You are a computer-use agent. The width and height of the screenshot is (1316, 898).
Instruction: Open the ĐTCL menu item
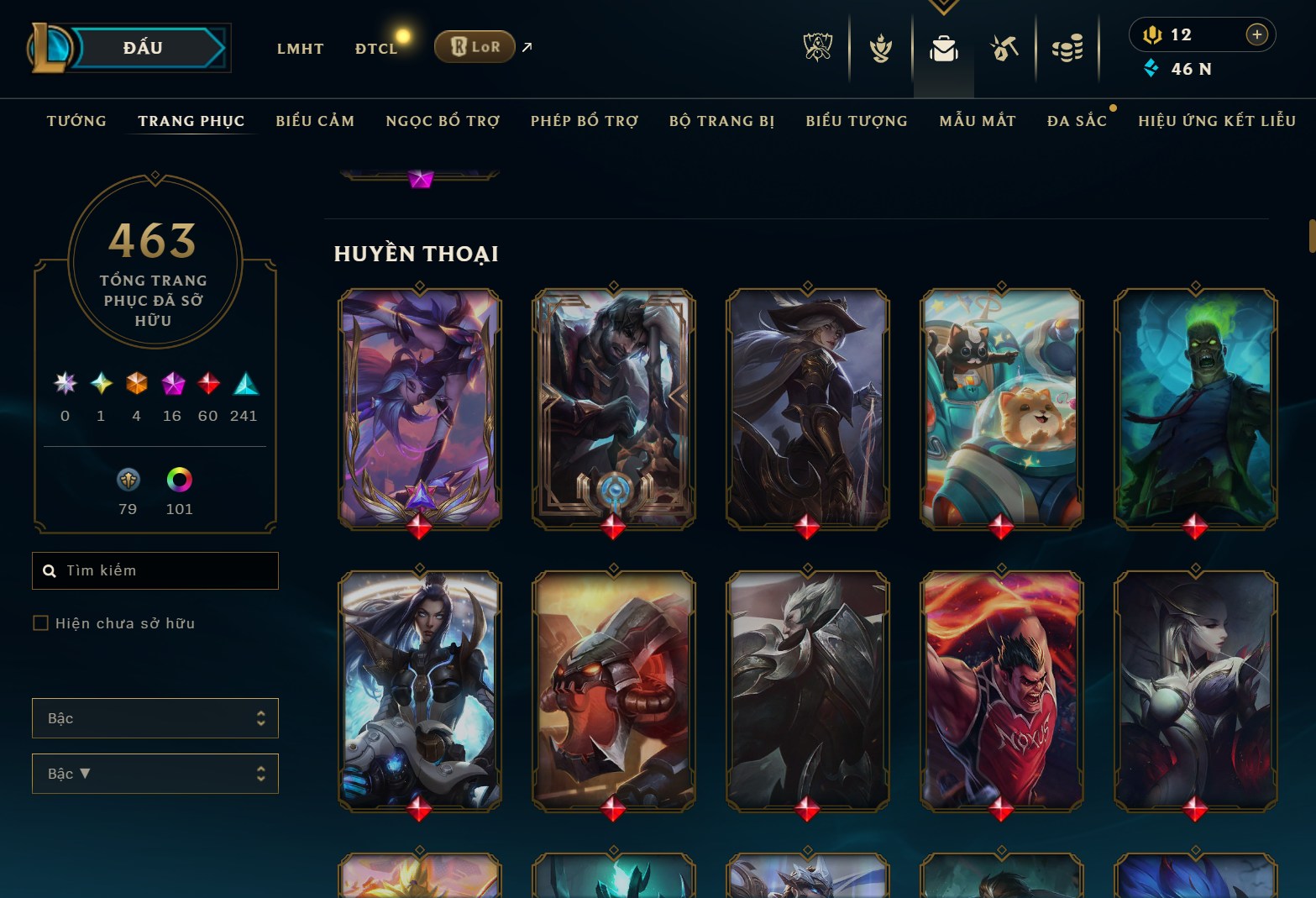376,48
